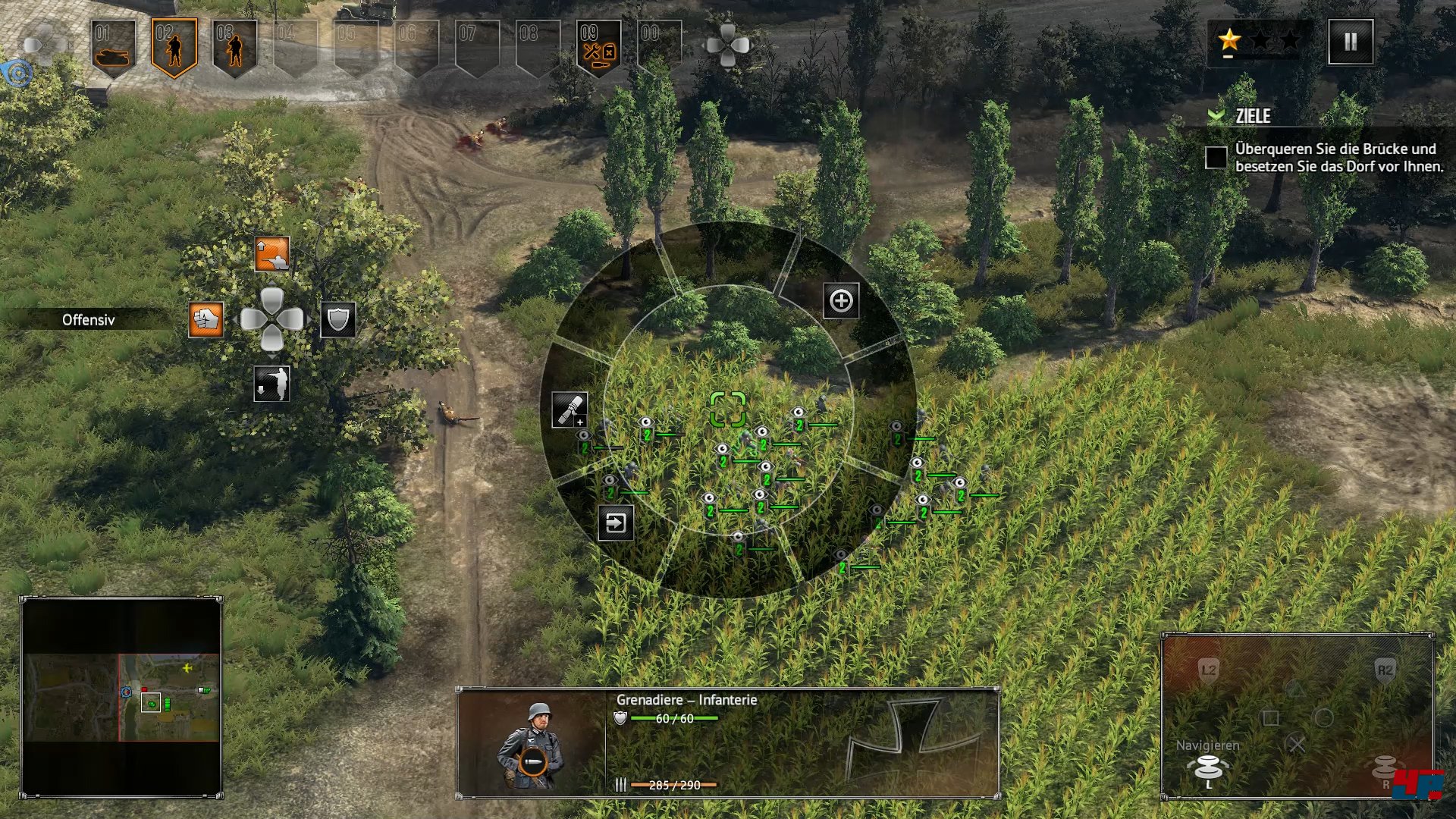The height and width of the screenshot is (819, 1456).
Task: Set the Offensiv fist stance
Action: pos(206,319)
